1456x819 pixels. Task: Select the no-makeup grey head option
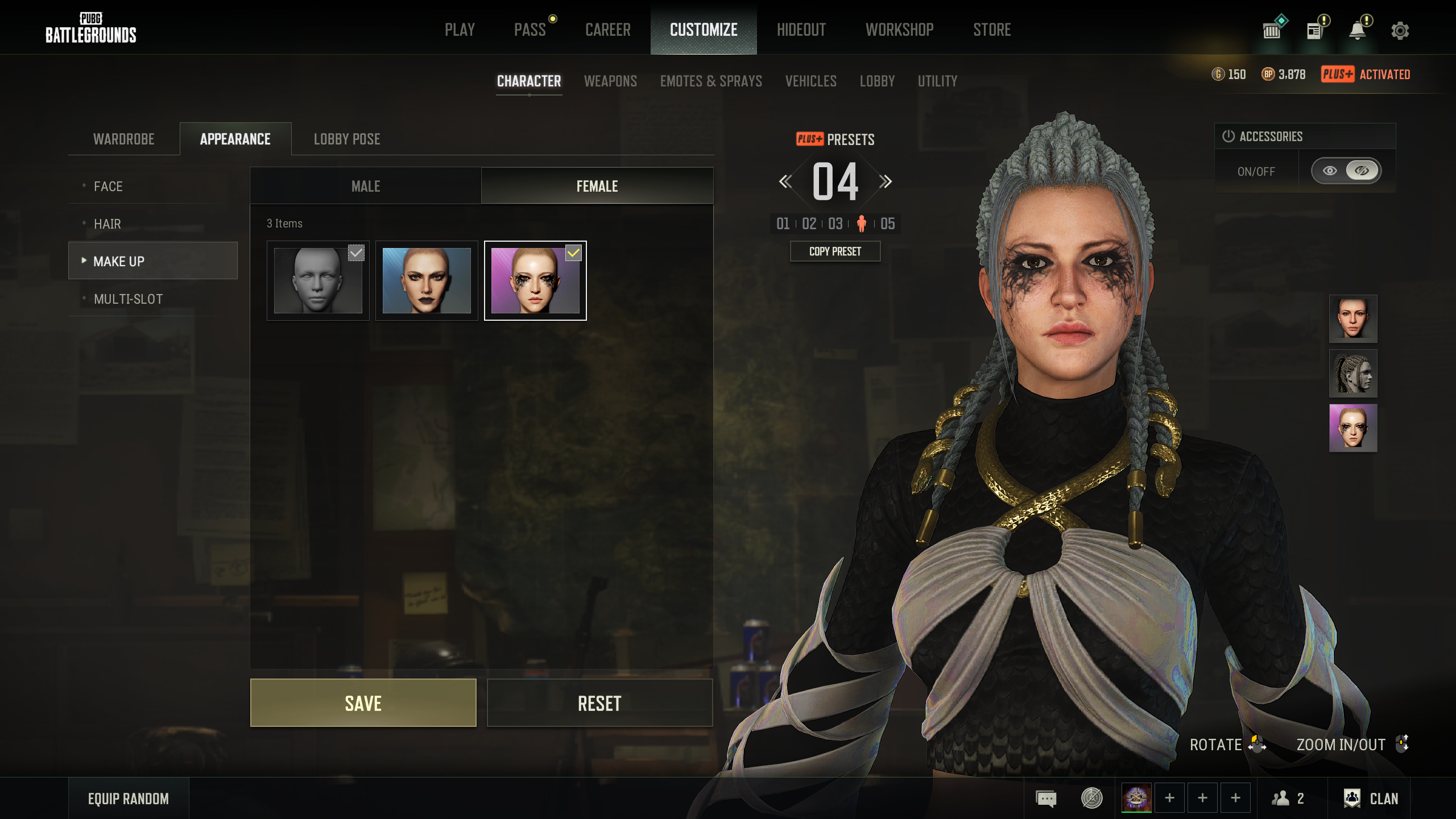[x=318, y=280]
